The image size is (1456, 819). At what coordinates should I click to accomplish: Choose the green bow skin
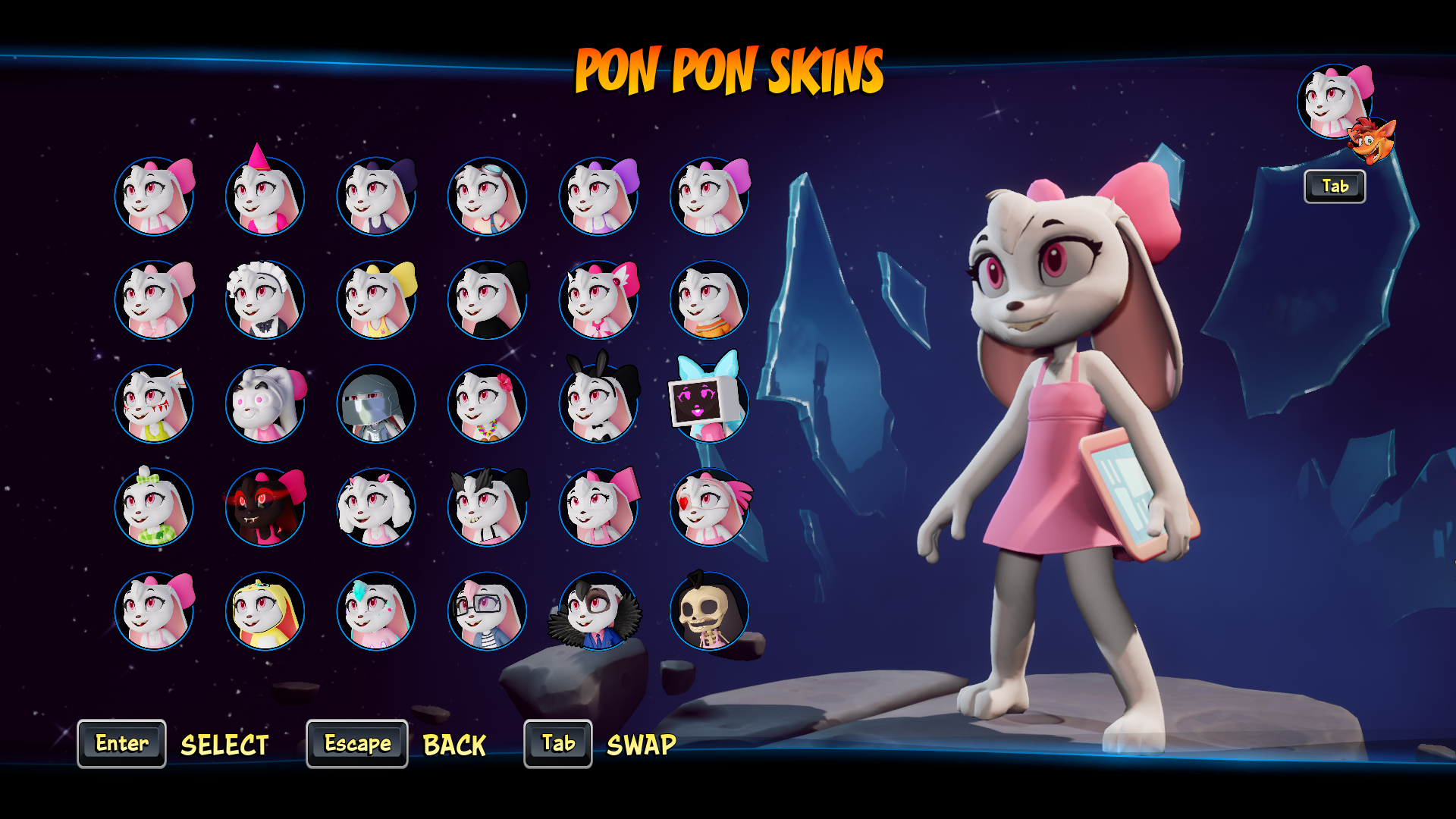[154, 507]
